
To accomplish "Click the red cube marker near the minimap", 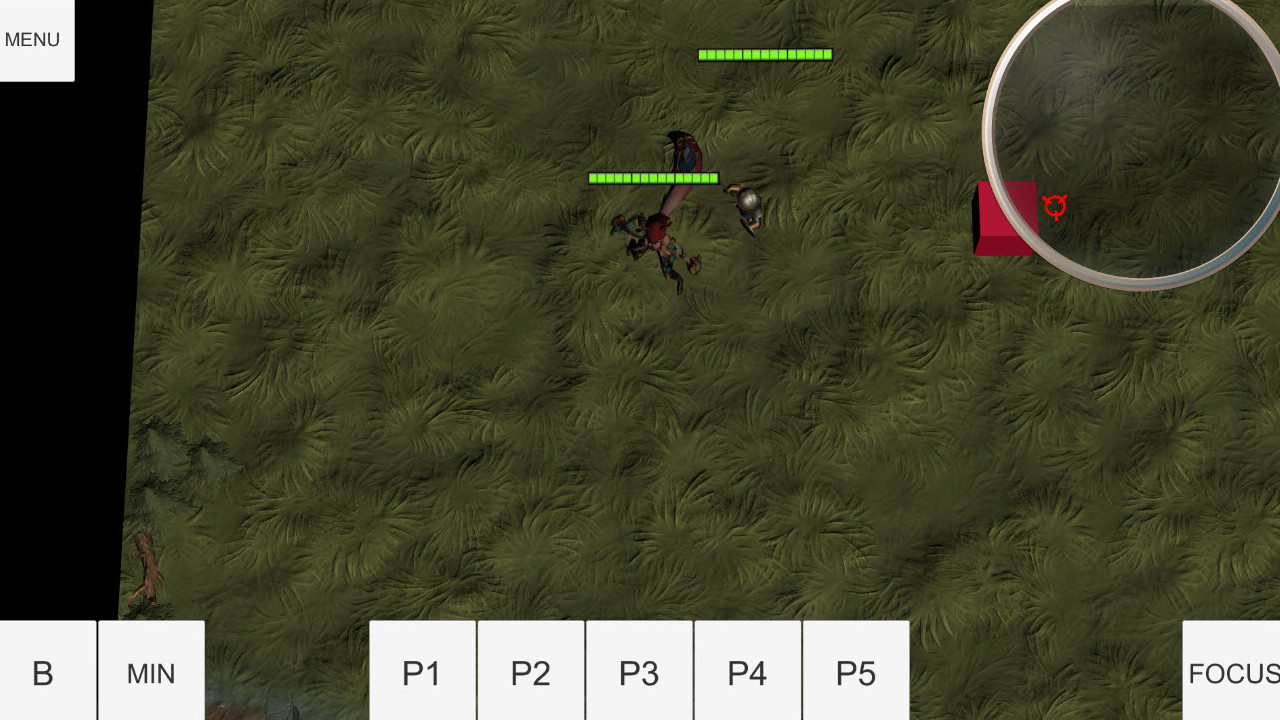I will tap(1002, 218).
